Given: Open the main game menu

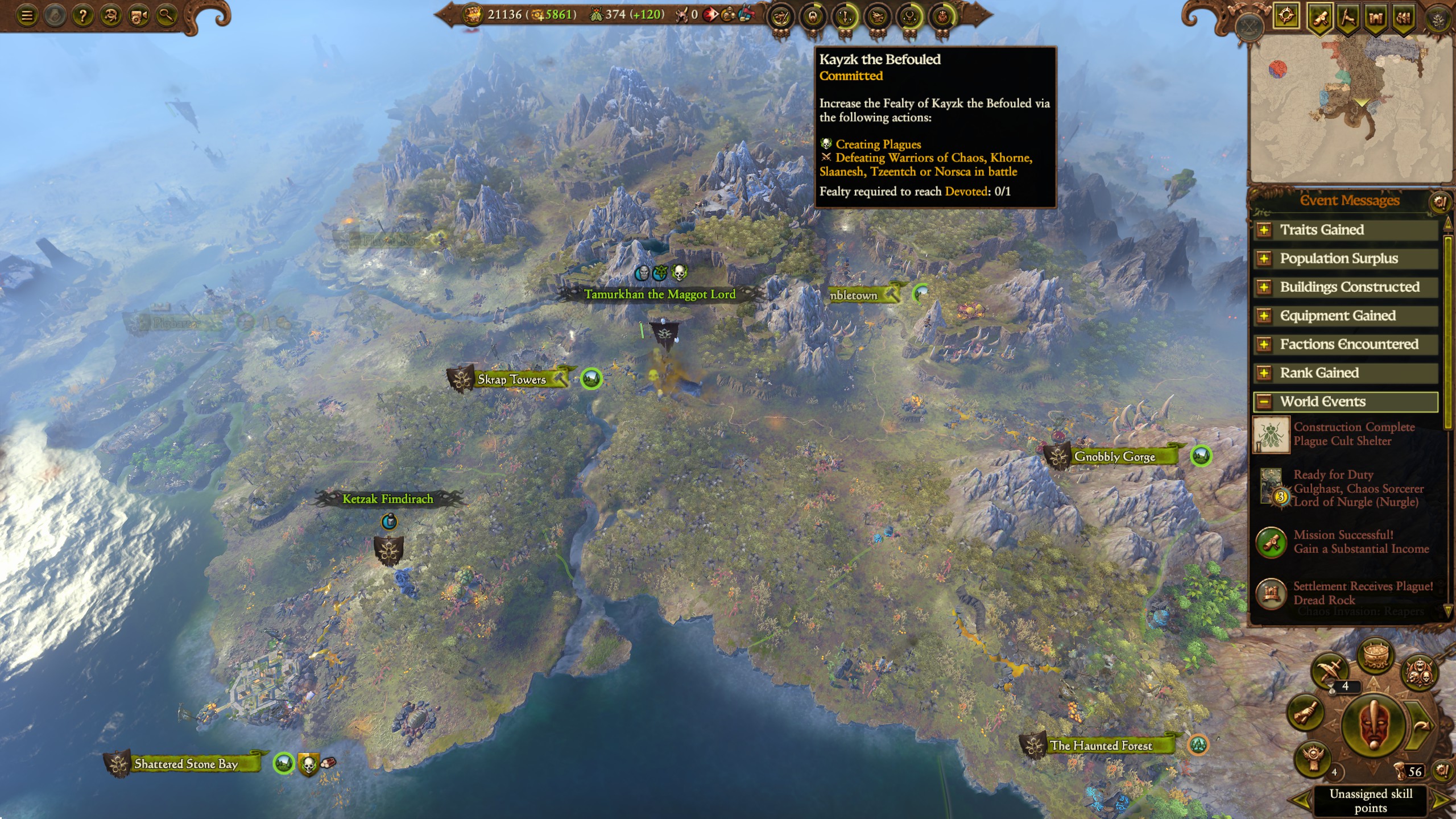Looking at the screenshot, I should [27, 15].
